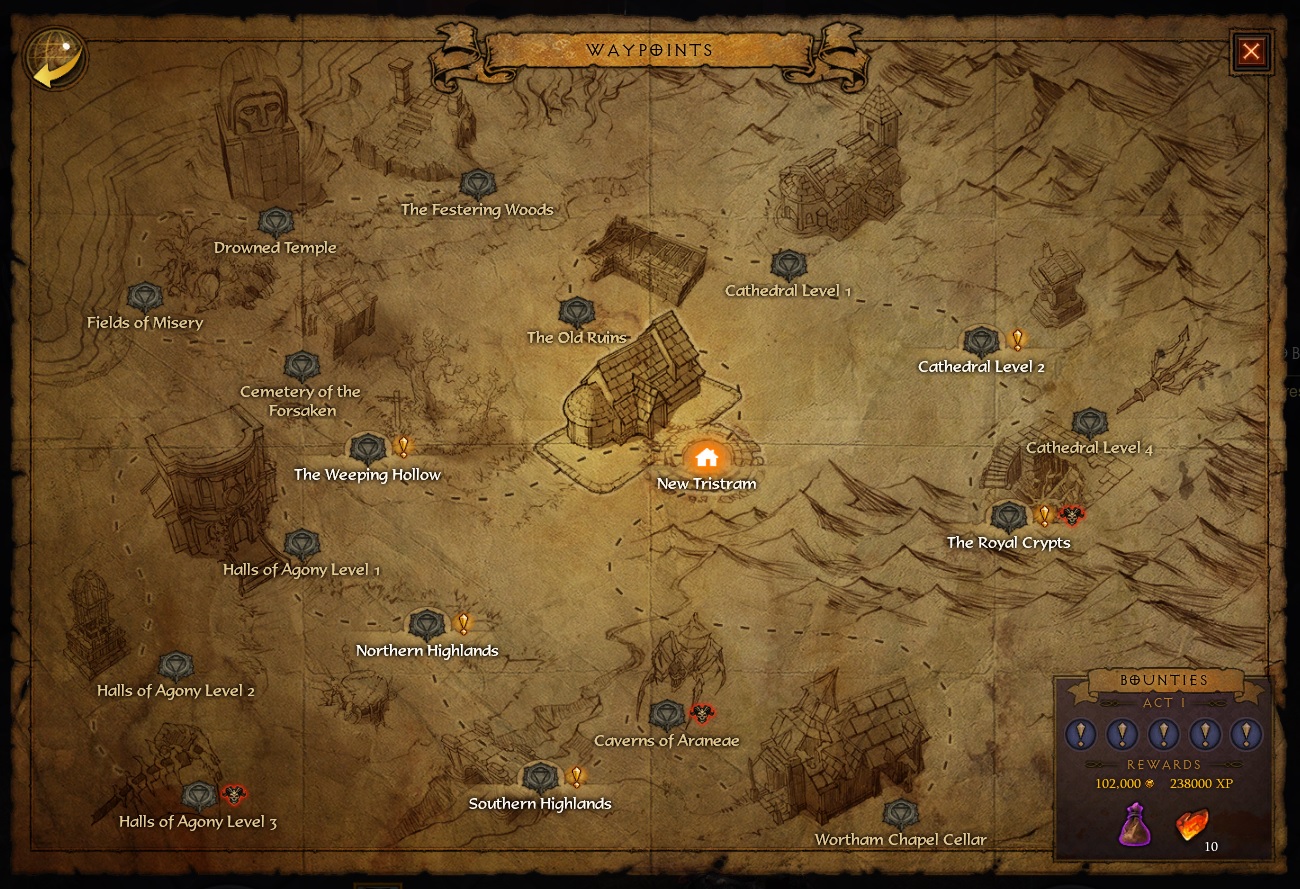Image resolution: width=1300 pixels, height=889 pixels.
Task: Choose Cathedral Level 4 waypoint
Action: (x=1089, y=423)
